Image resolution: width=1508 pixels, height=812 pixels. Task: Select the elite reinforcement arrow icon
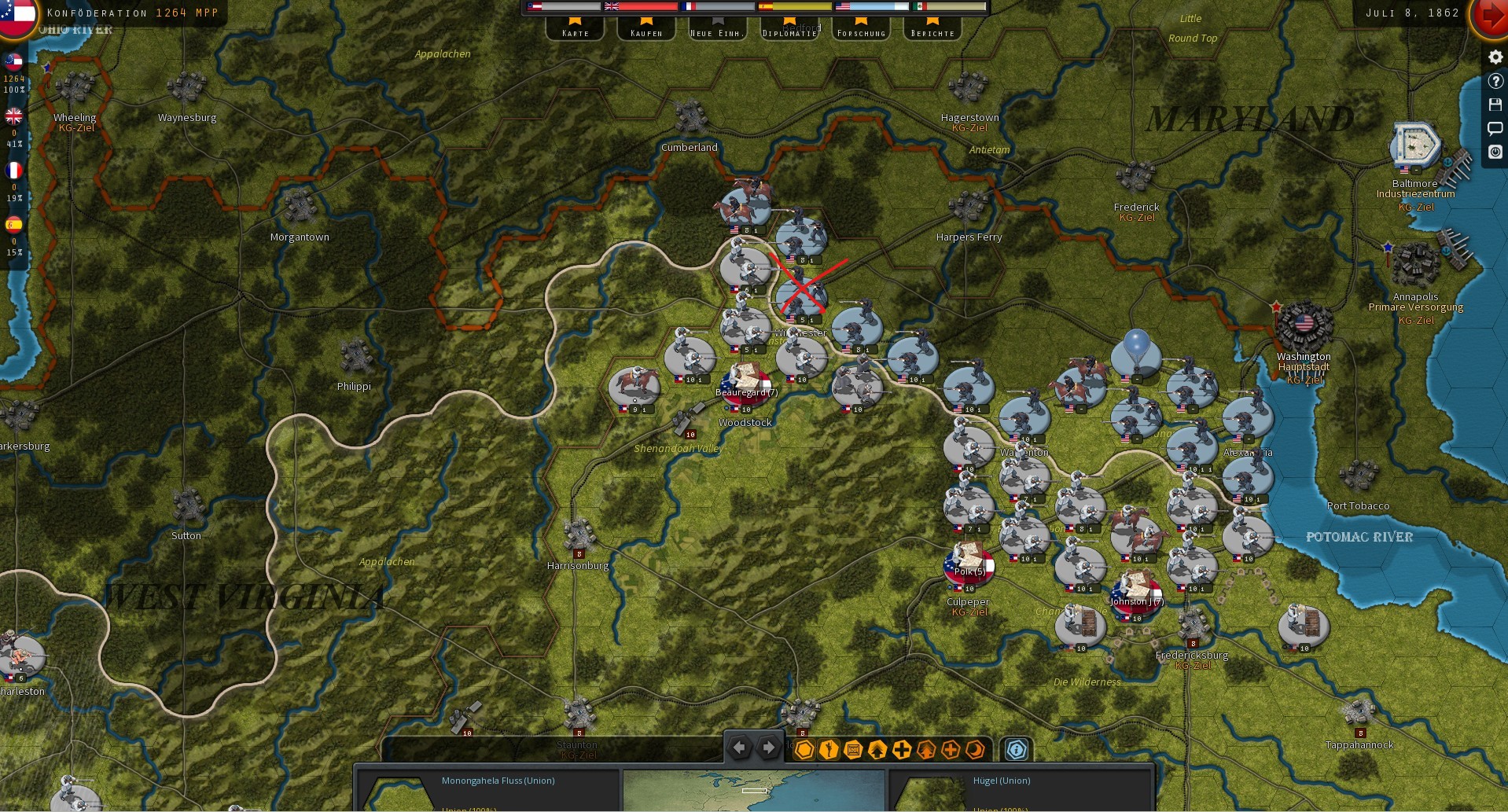[925, 750]
